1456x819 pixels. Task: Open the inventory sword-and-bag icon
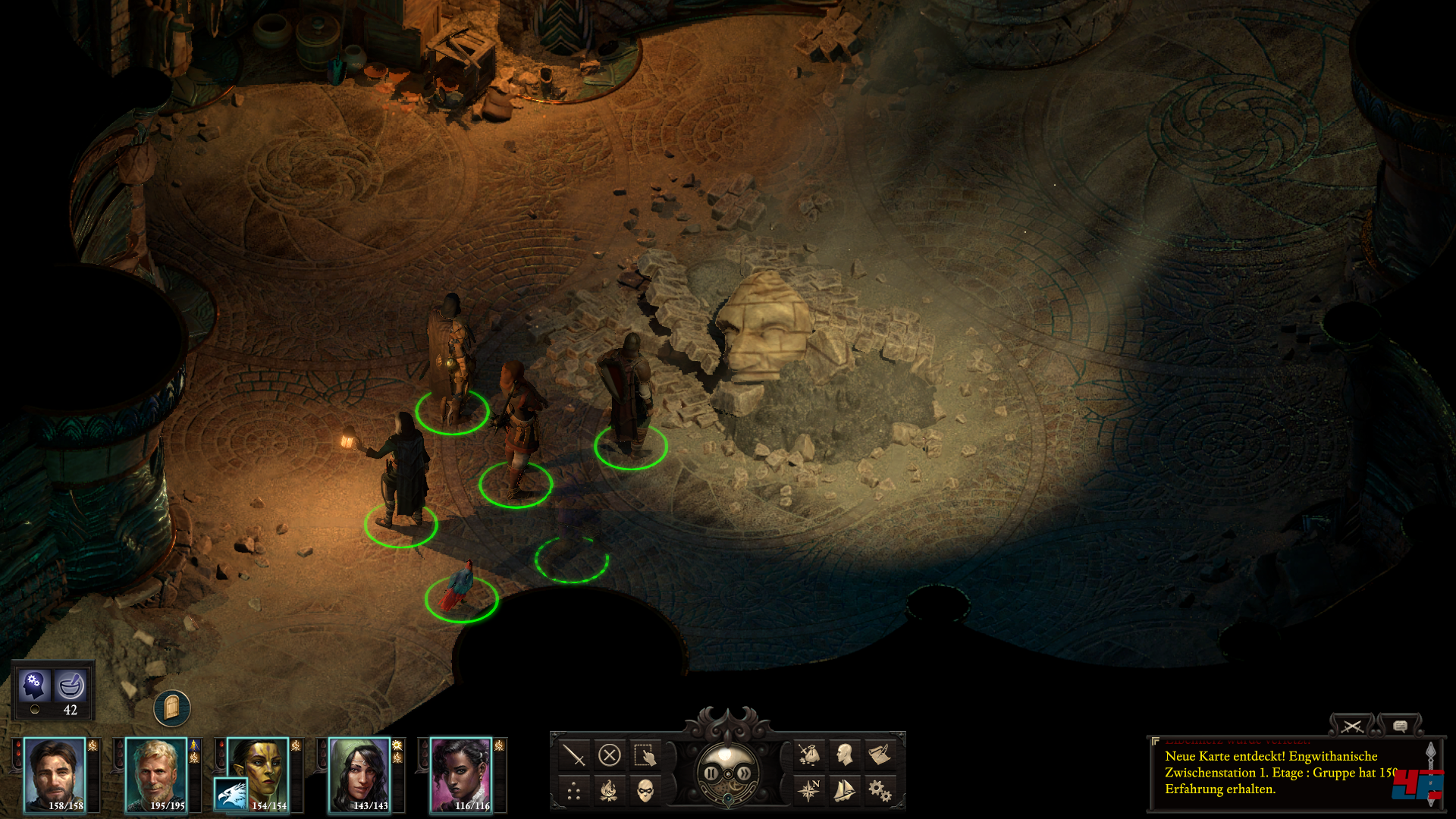click(809, 755)
